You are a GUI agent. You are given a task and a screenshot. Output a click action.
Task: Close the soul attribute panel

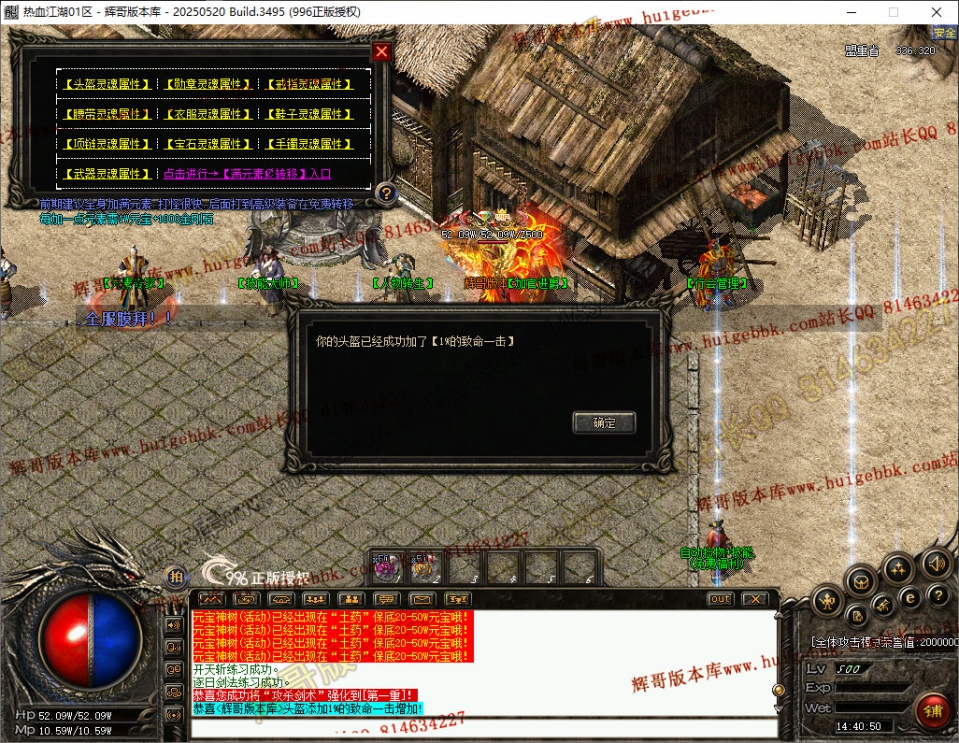381,51
